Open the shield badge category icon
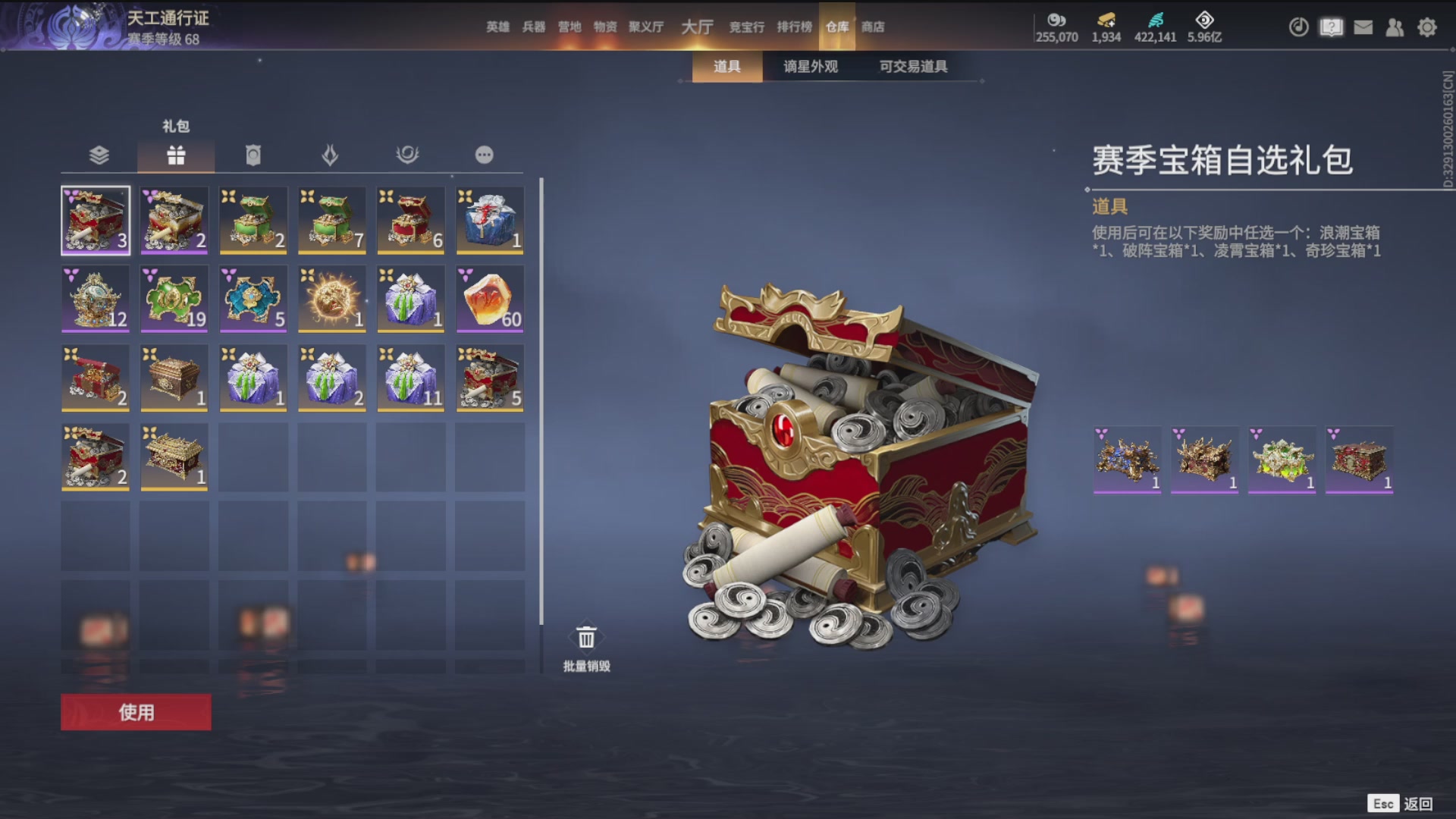The width and height of the screenshot is (1456, 819). pos(253,155)
